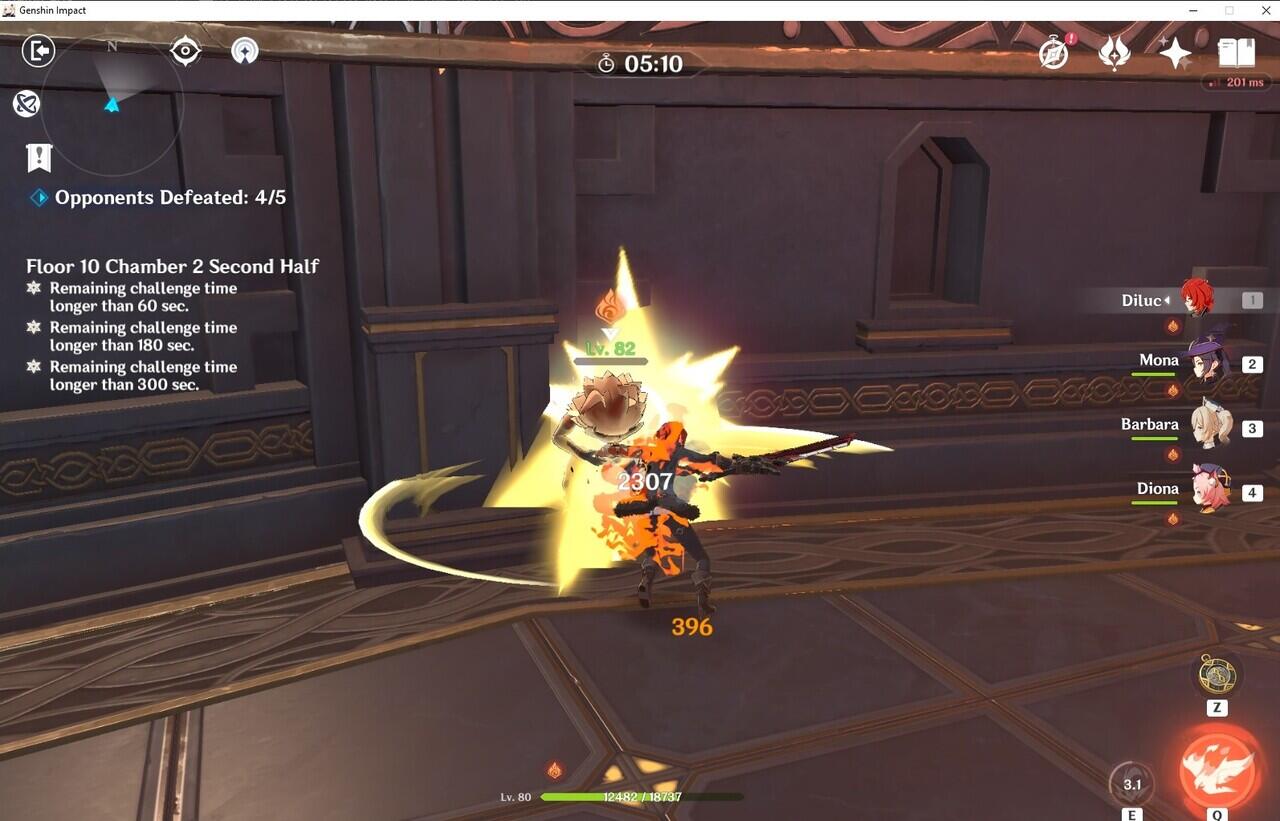Viewport: 1280px width, 821px height.
Task: Minimize the Genshin Impact window
Action: pyautogui.click(x=1195, y=10)
